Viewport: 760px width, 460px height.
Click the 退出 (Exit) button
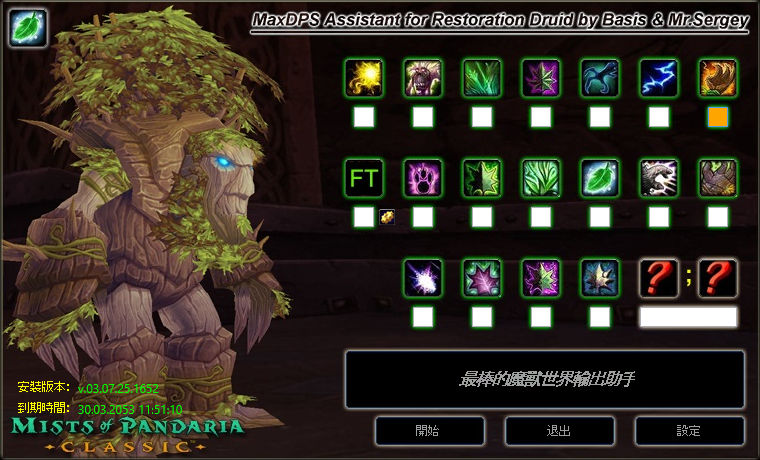click(x=559, y=431)
